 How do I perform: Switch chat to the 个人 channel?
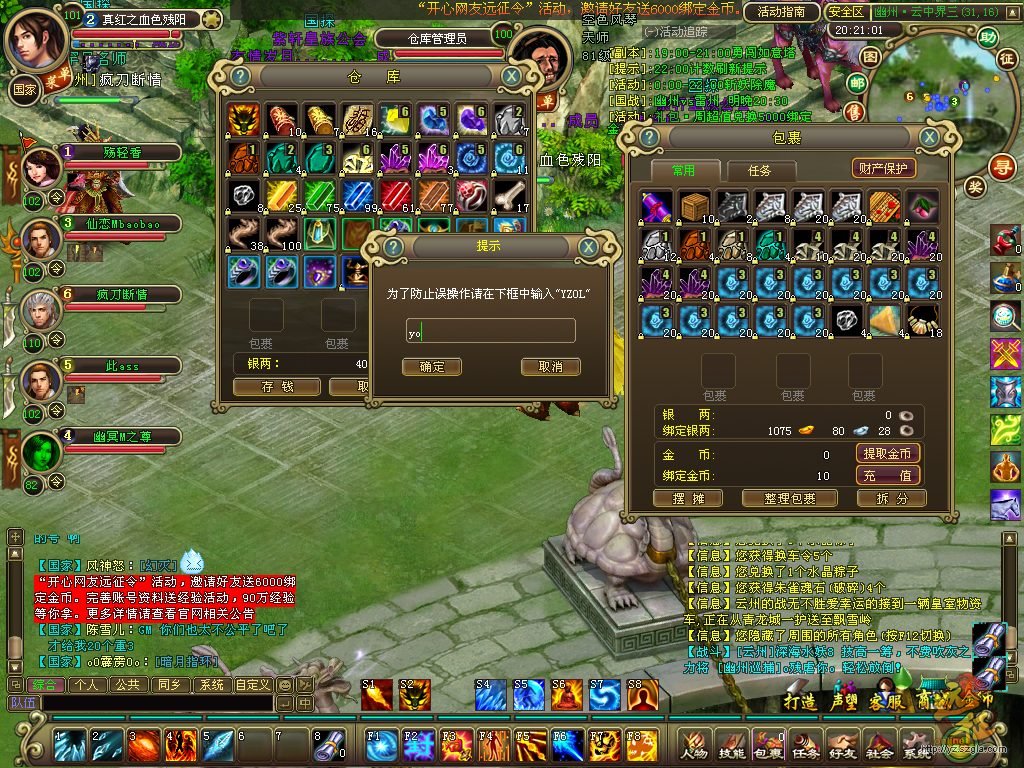click(x=86, y=685)
